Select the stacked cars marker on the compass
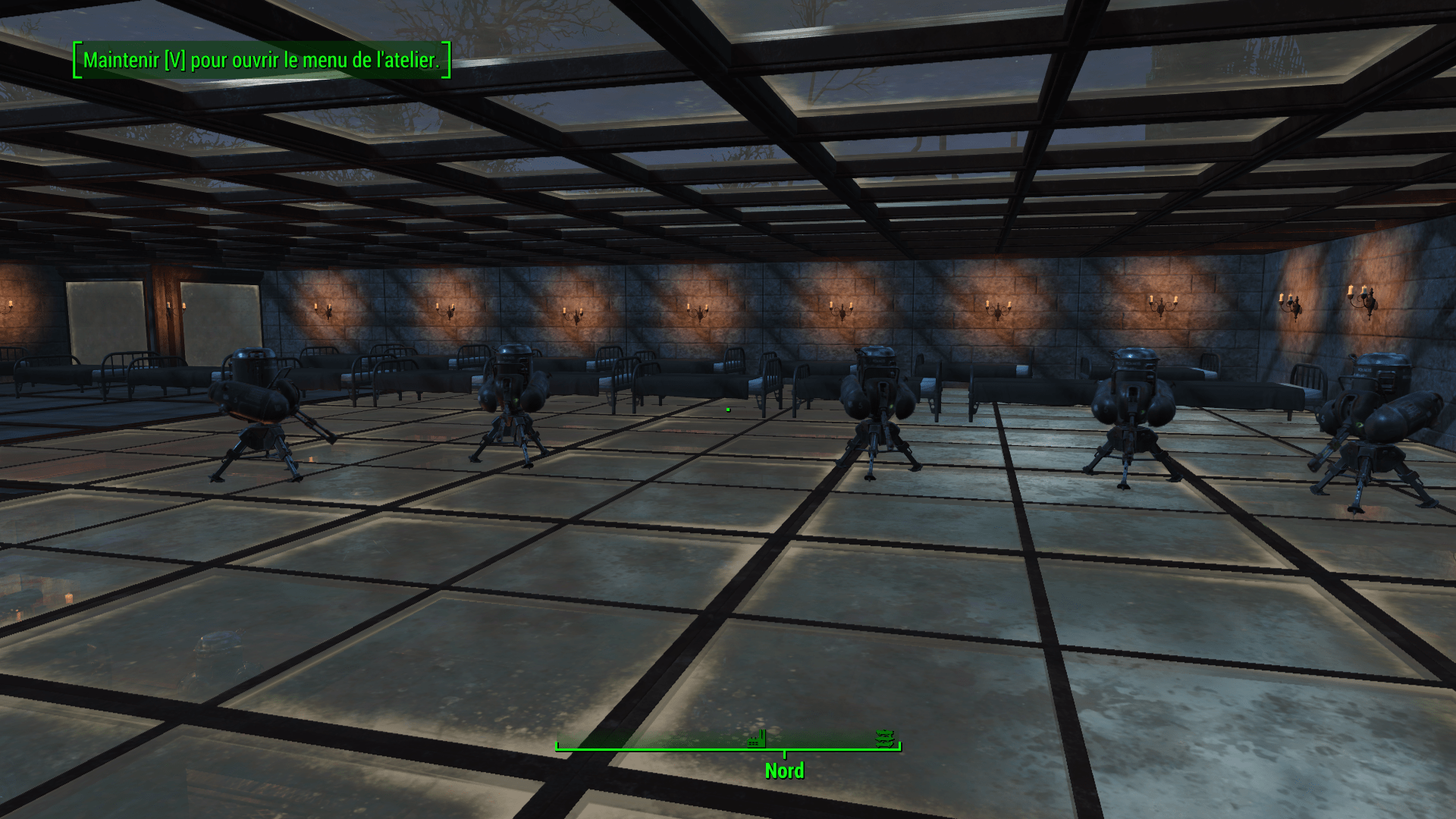Image resolution: width=1456 pixels, height=819 pixels. click(884, 738)
